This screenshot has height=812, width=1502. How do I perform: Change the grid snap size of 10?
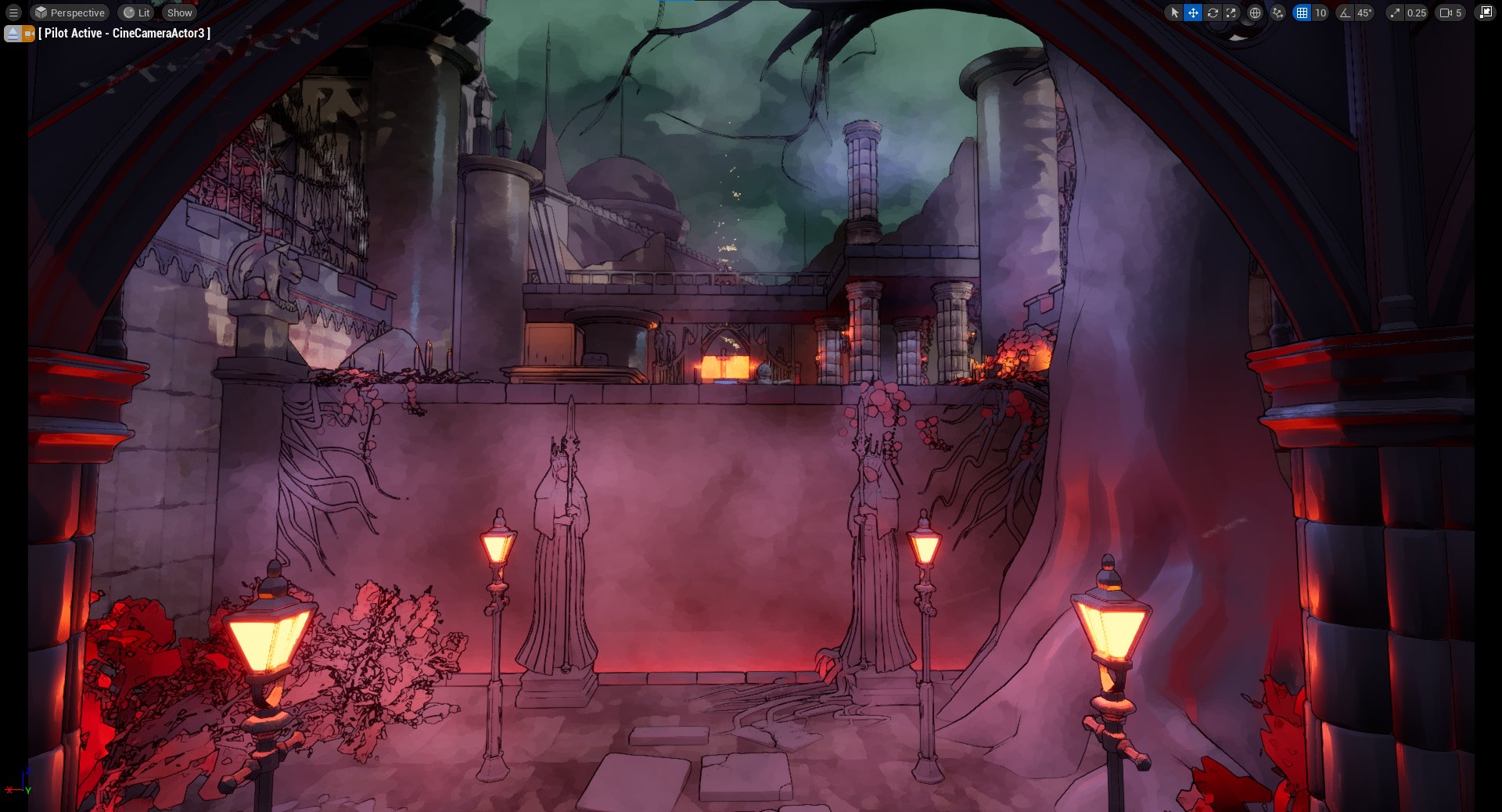[1321, 13]
